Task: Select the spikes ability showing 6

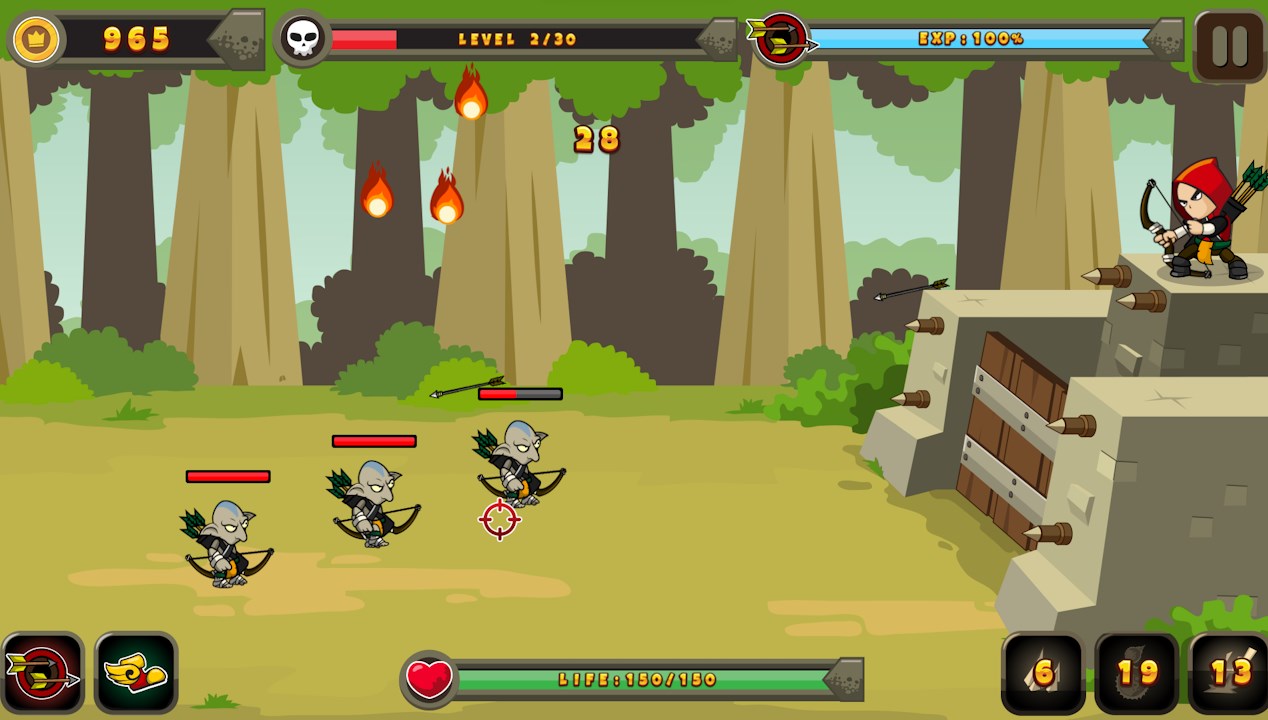Action: [1043, 673]
